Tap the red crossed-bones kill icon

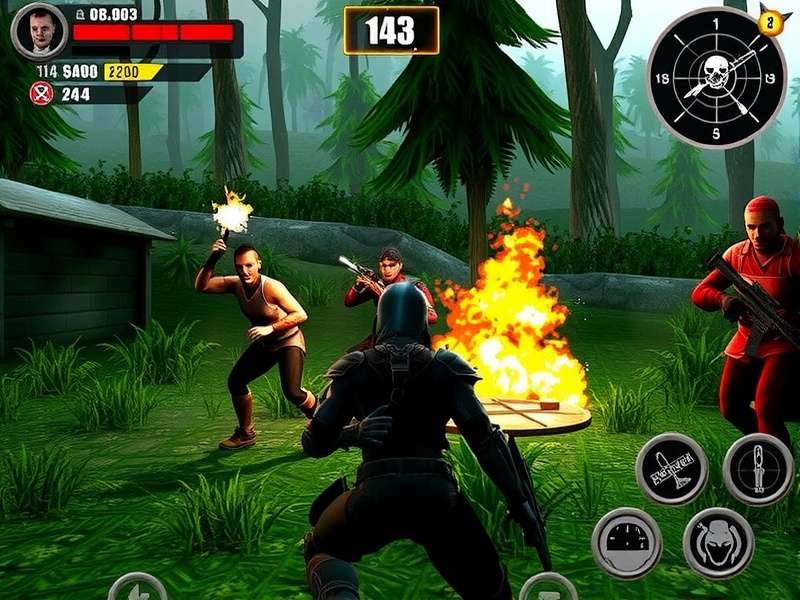41,94
